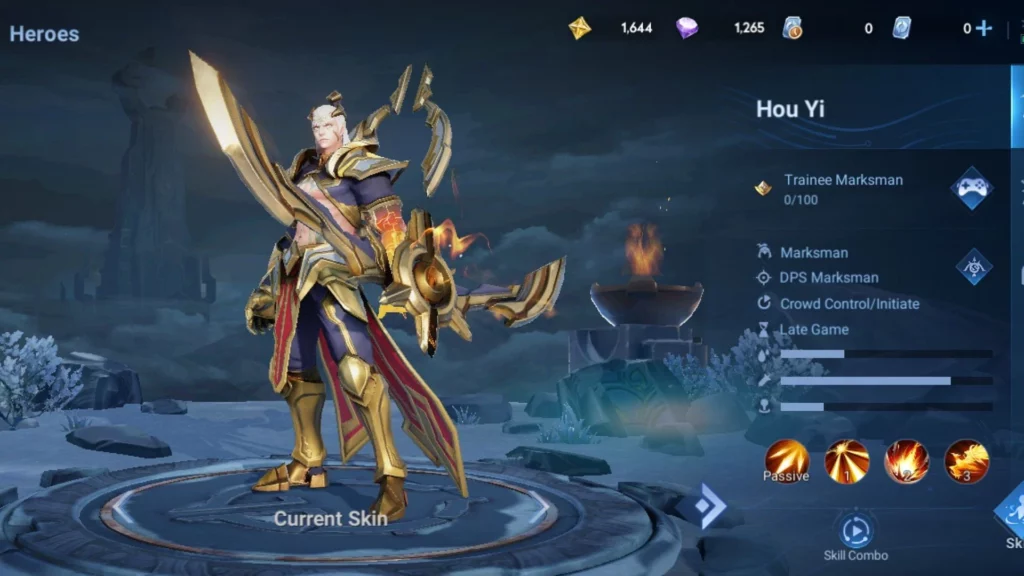Select Hou Yi's skill 3 ultimate icon
This screenshot has height=576, width=1024.
(x=966, y=461)
